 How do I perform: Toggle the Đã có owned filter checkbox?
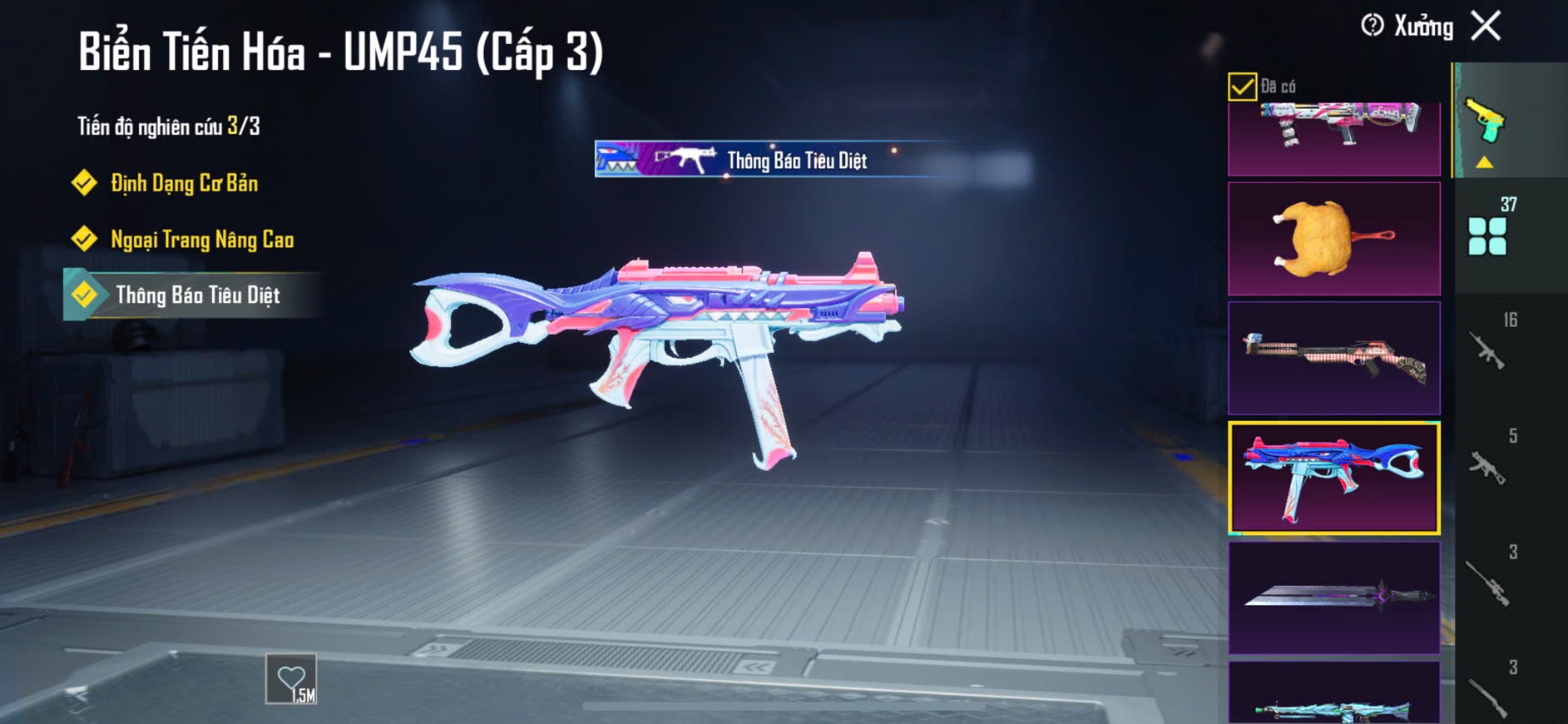click(x=1242, y=87)
